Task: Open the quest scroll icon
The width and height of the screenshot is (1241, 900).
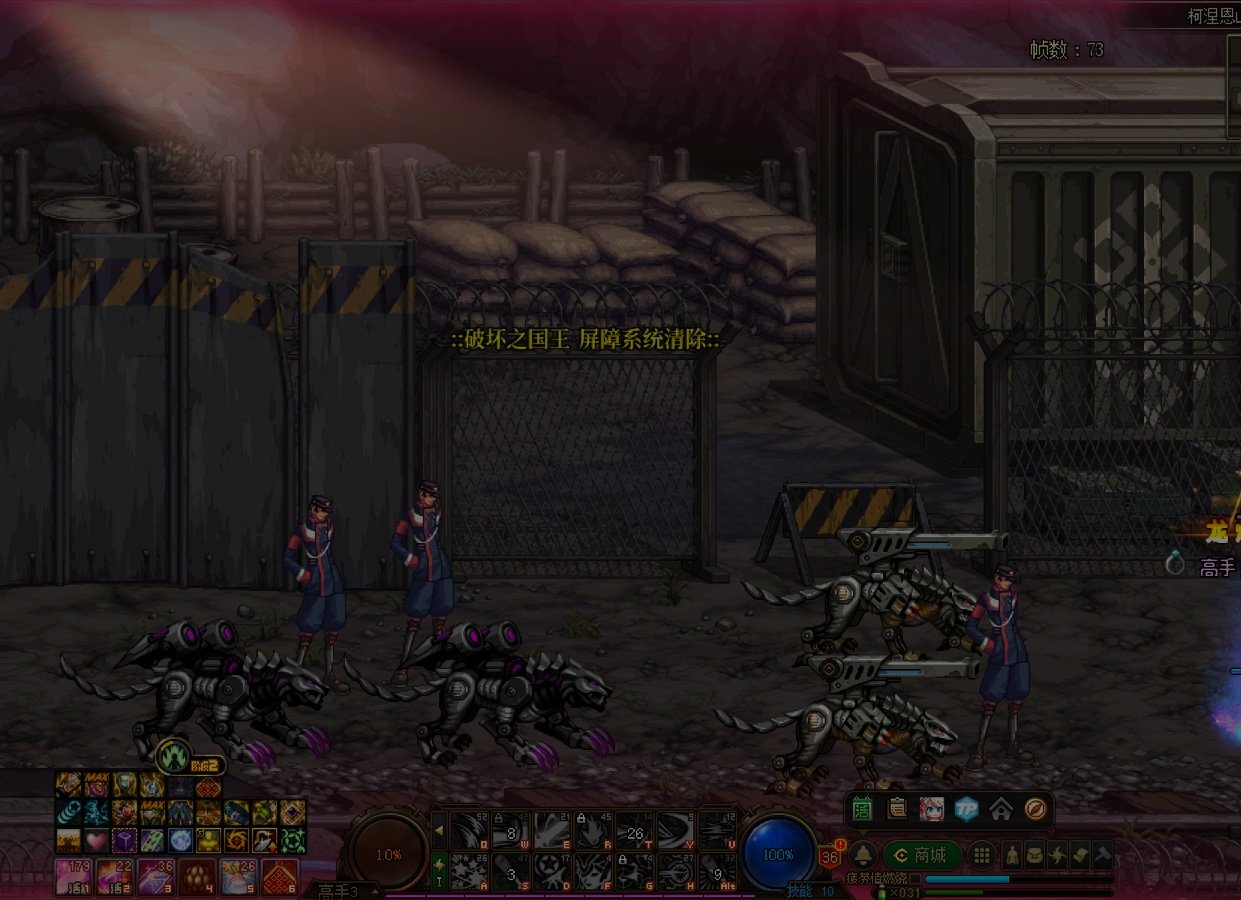Action: click(897, 808)
